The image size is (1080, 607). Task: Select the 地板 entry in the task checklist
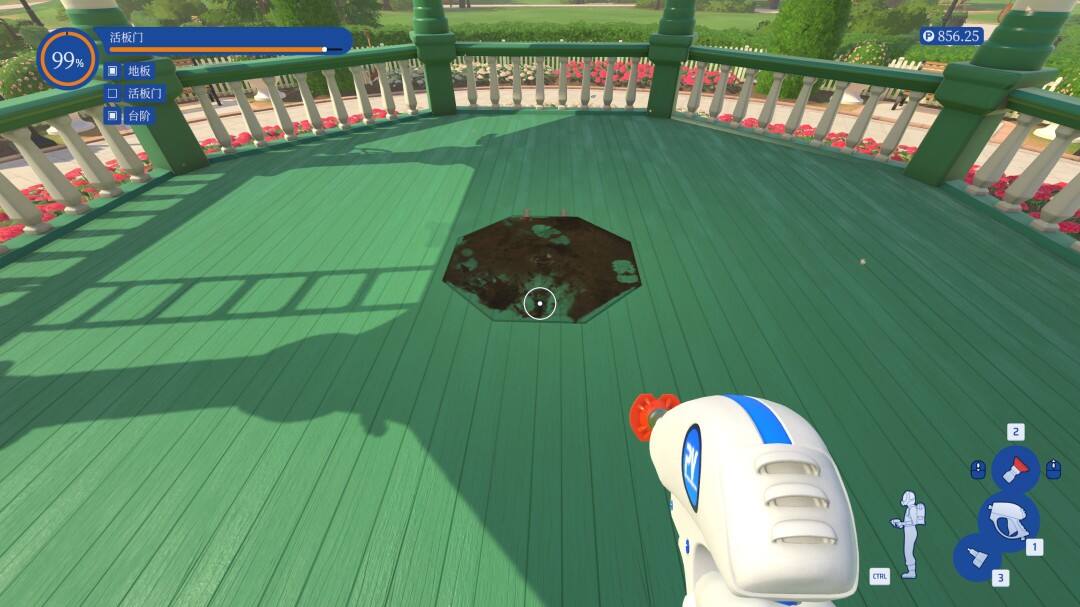pyautogui.click(x=138, y=71)
